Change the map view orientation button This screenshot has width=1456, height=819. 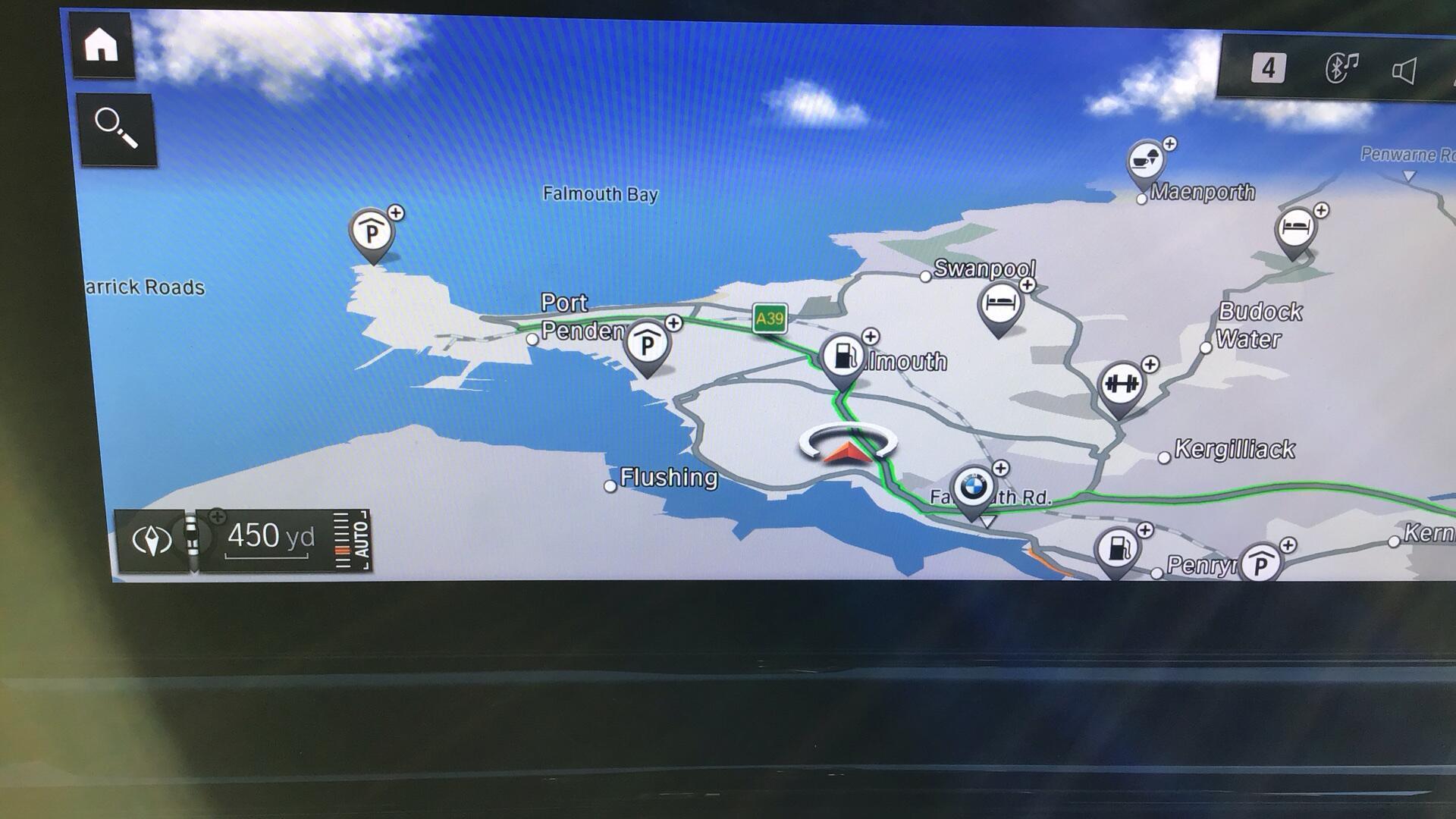pyautogui.click(x=152, y=540)
